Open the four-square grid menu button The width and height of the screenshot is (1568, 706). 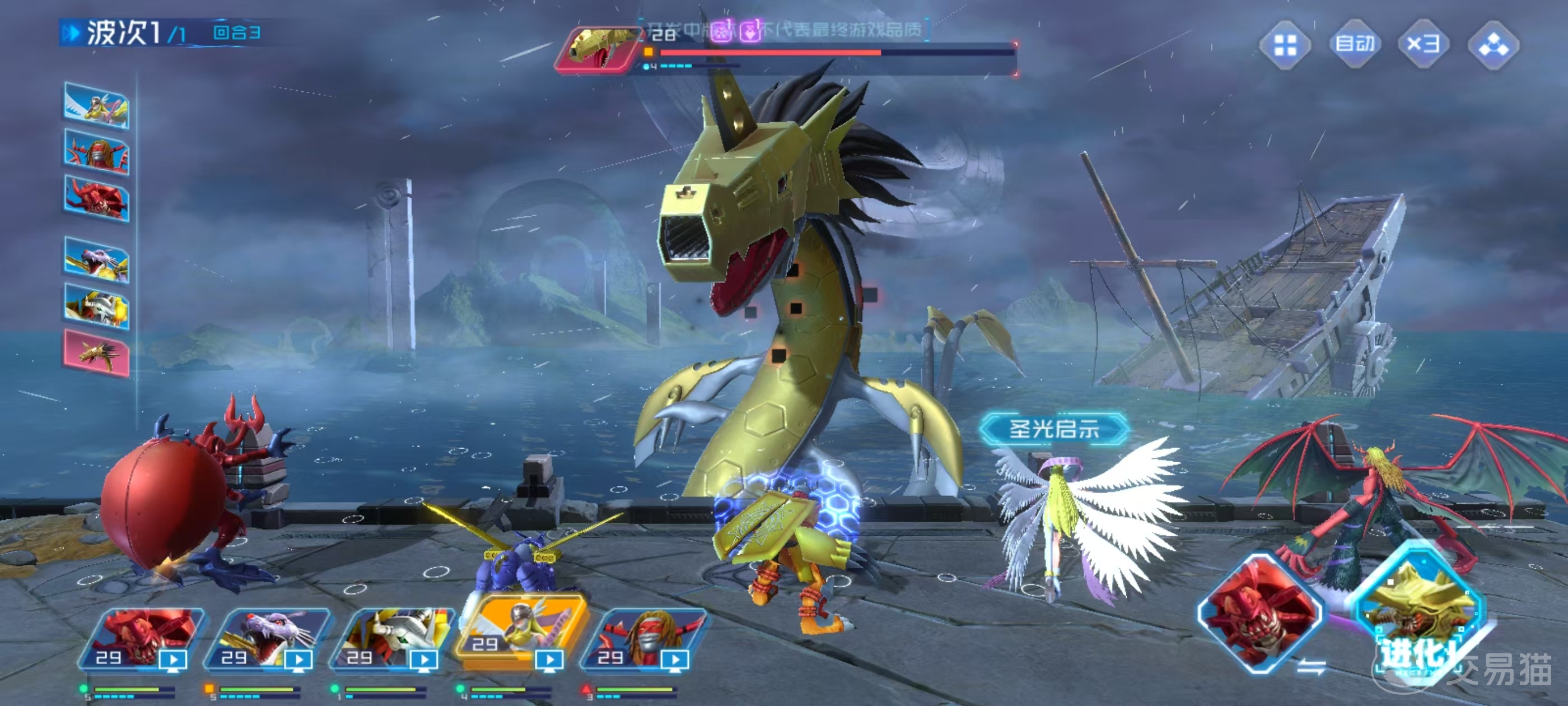coord(1285,45)
